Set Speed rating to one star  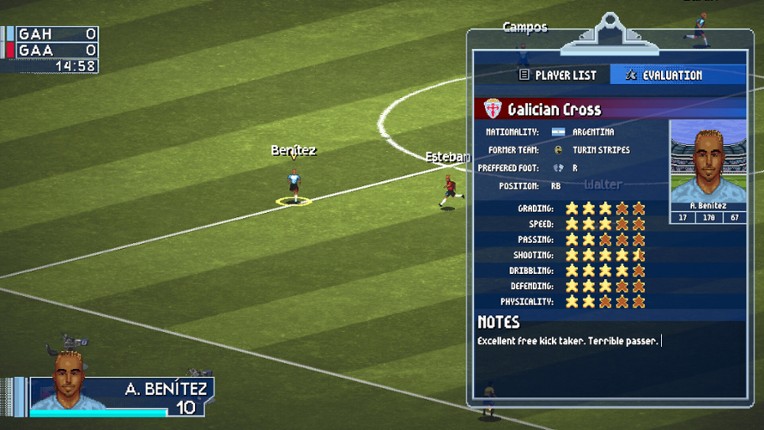point(572,224)
